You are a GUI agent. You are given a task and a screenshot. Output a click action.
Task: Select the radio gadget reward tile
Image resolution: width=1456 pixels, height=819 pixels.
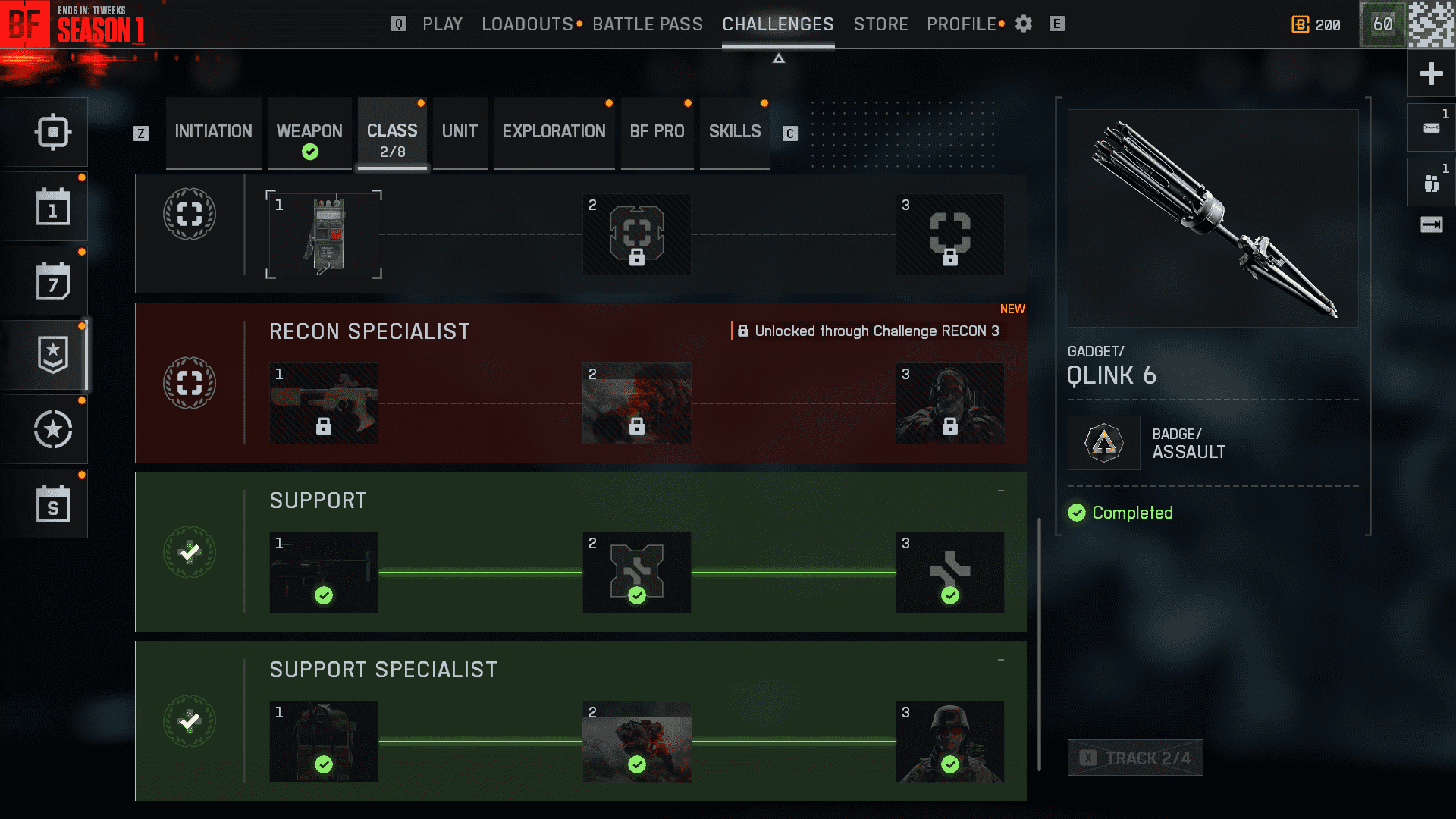point(324,234)
